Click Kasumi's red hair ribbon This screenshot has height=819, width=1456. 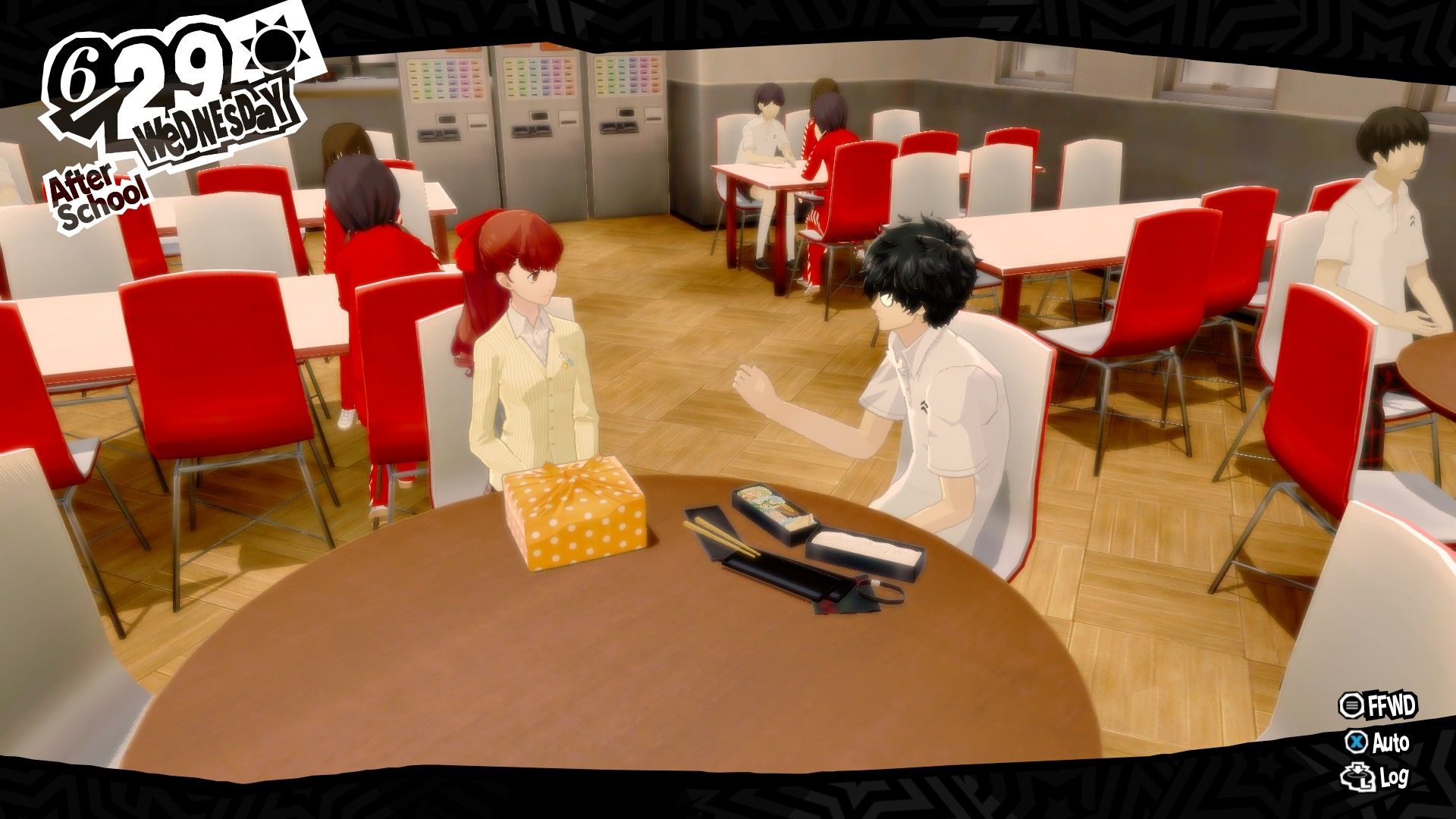click(470, 232)
